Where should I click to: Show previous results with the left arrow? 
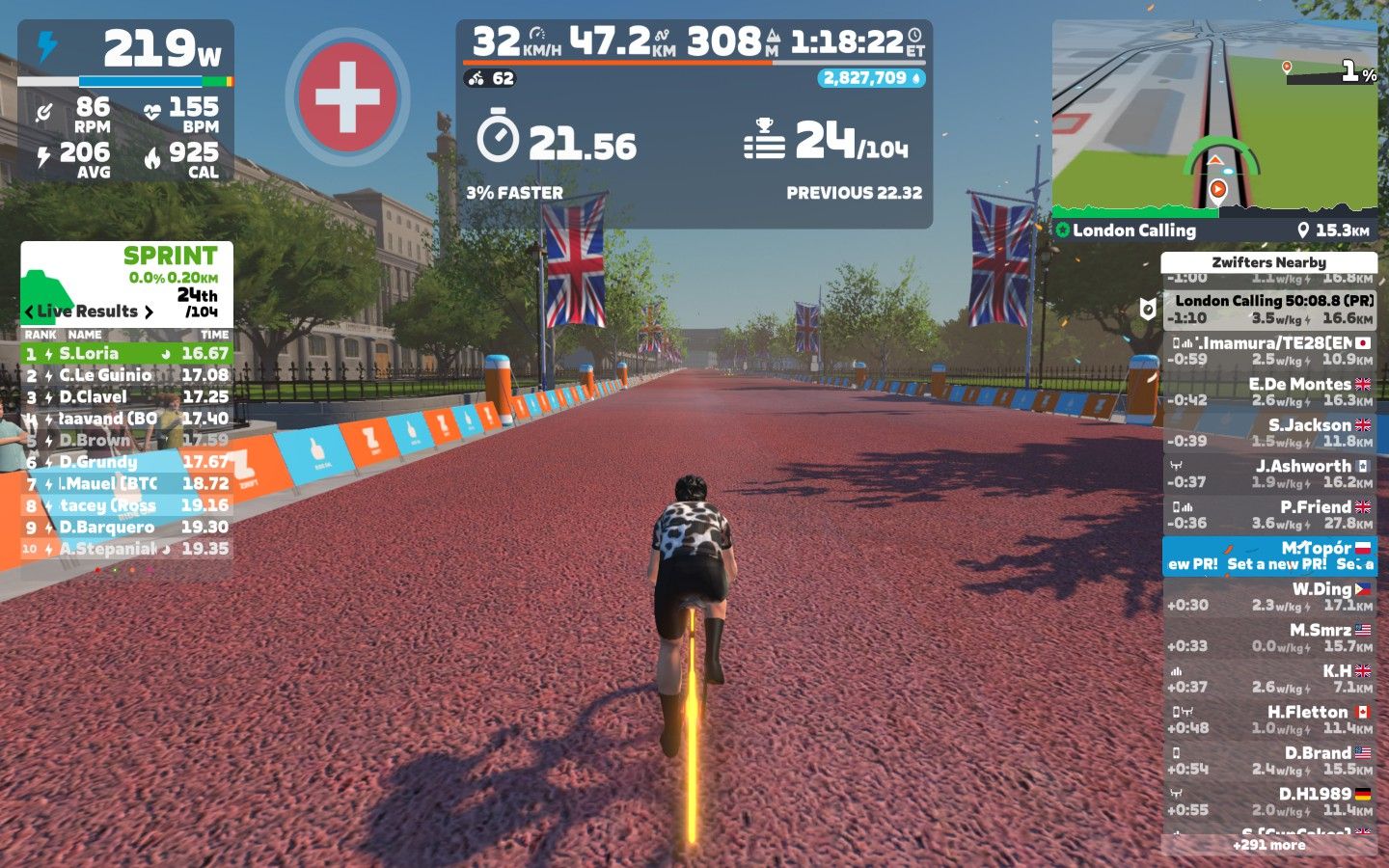pyautogui.click(x=29, y=312)
